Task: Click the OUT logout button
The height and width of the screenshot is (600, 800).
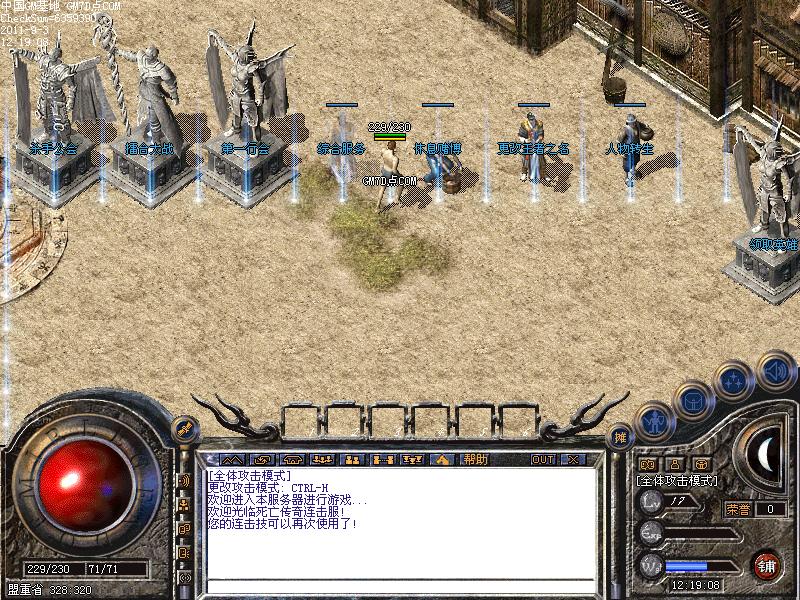Action: pyautogui.click(x=542, y=460)
